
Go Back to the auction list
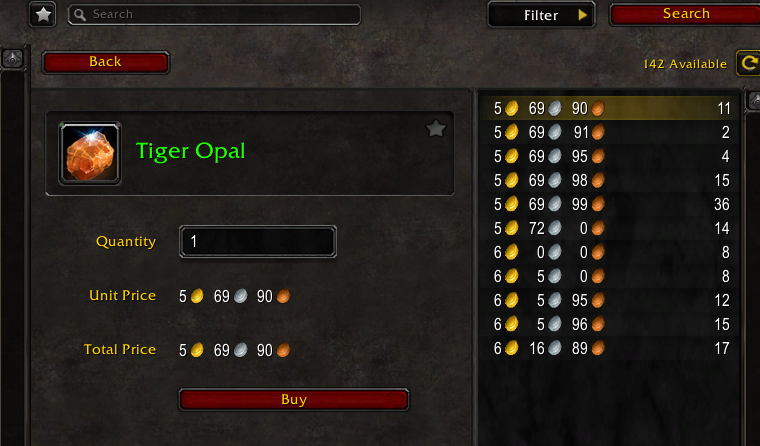(x=105, y=62)
